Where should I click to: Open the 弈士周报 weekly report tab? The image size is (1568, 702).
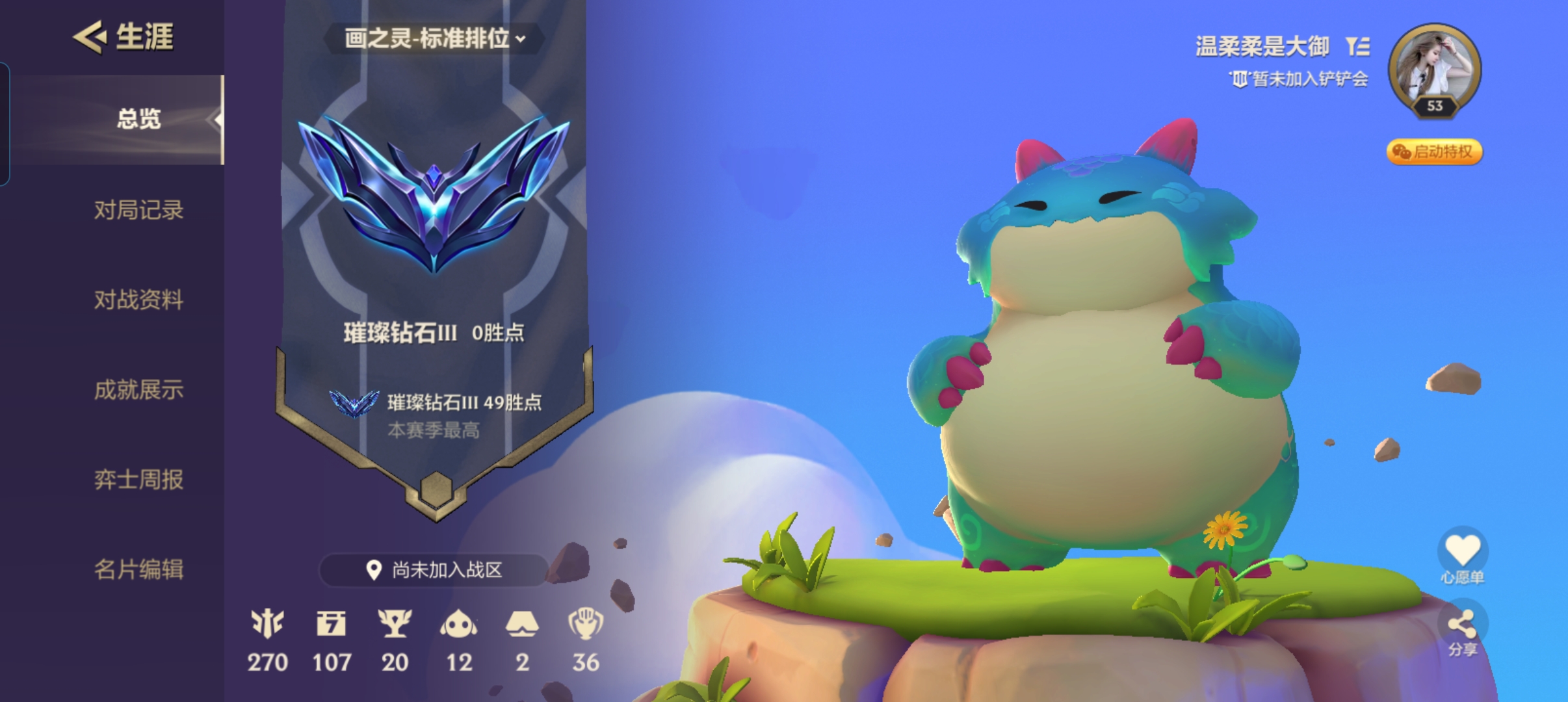pos(138,480)
